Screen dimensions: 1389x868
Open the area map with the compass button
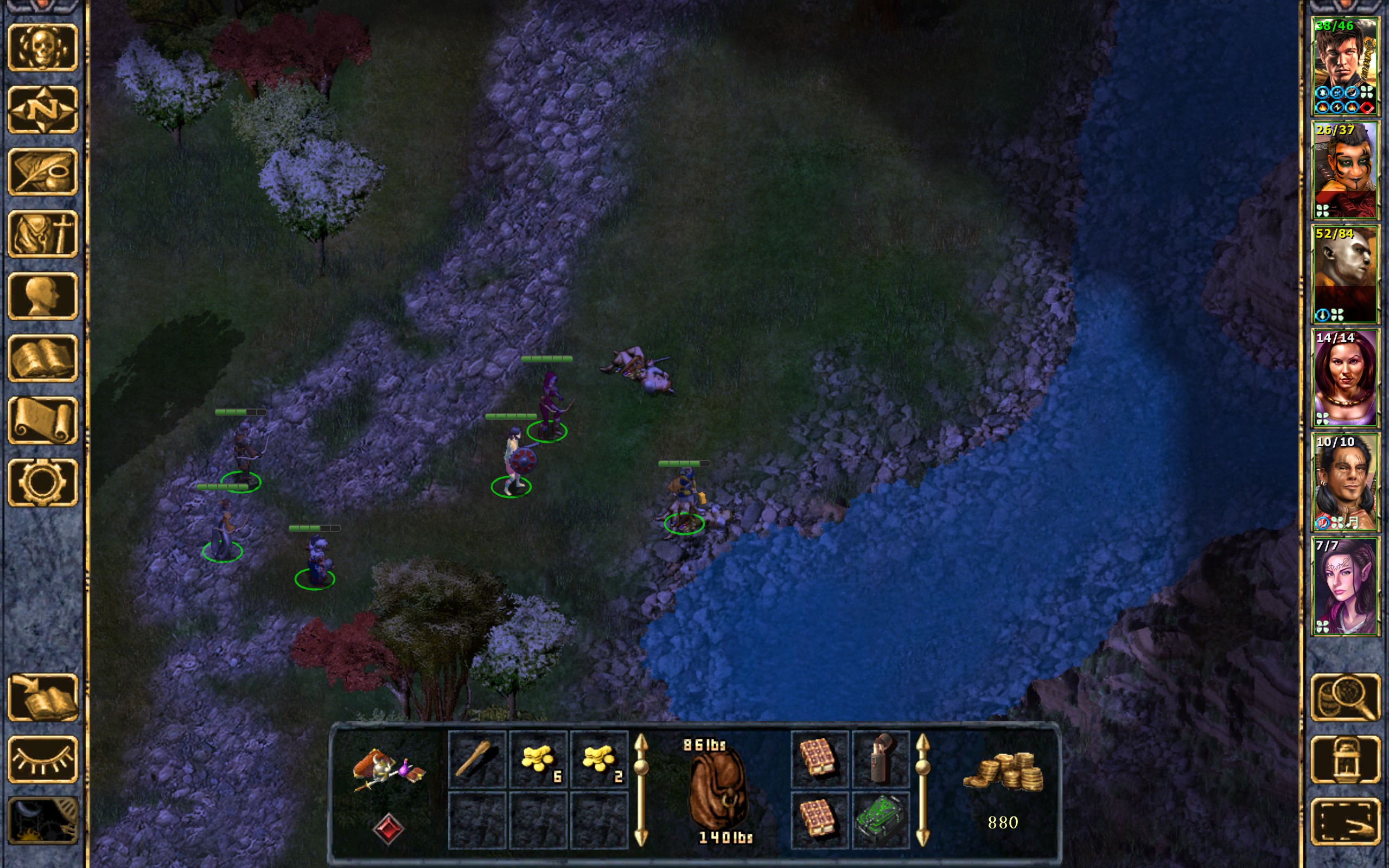coord(42,110)
